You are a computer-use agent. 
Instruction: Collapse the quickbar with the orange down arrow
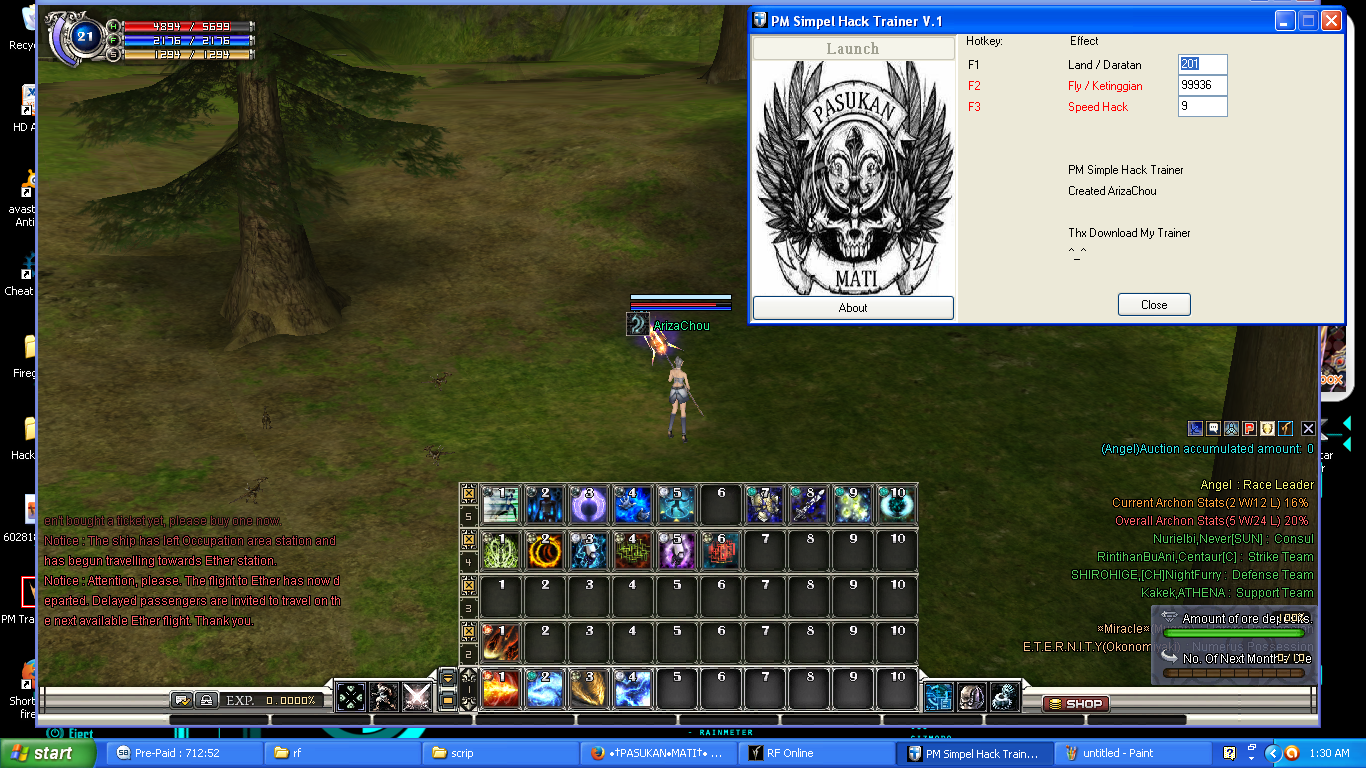pos(447,678)
